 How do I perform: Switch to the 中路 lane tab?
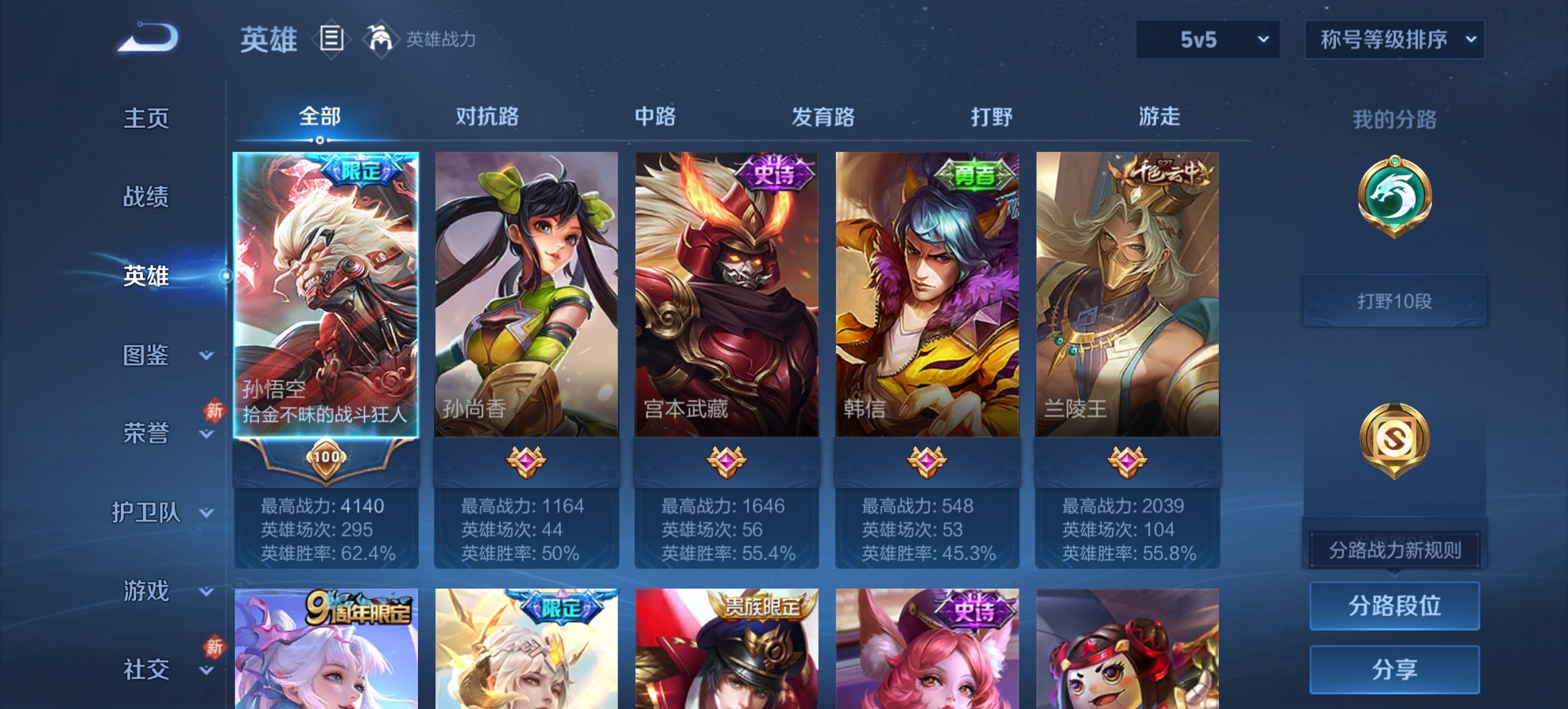655,118
